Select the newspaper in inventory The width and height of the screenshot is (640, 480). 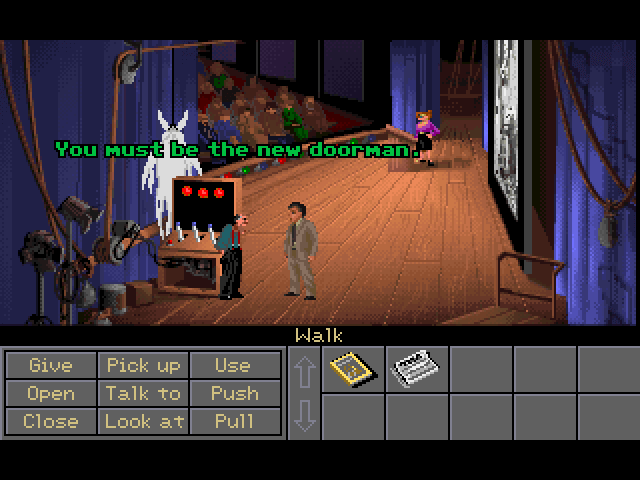pyautogui.click(x=415, y=369)
